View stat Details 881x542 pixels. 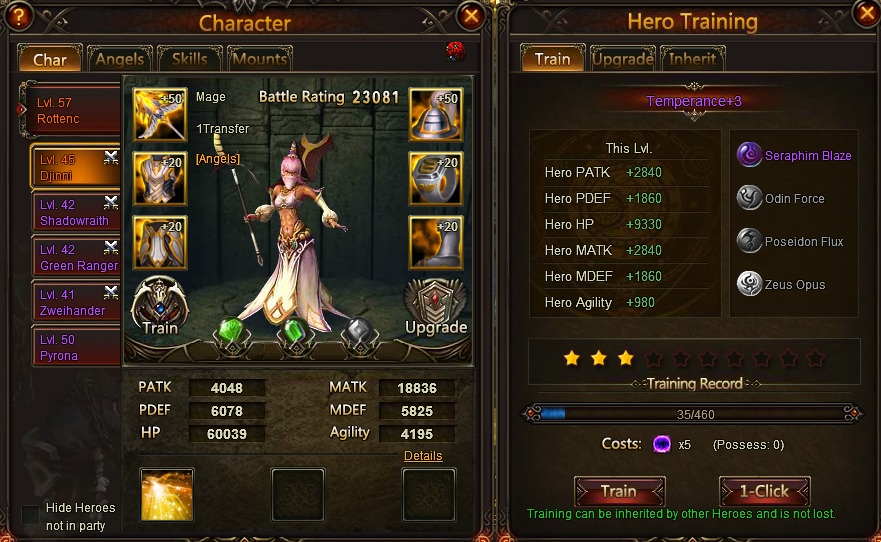coord(423,456)
